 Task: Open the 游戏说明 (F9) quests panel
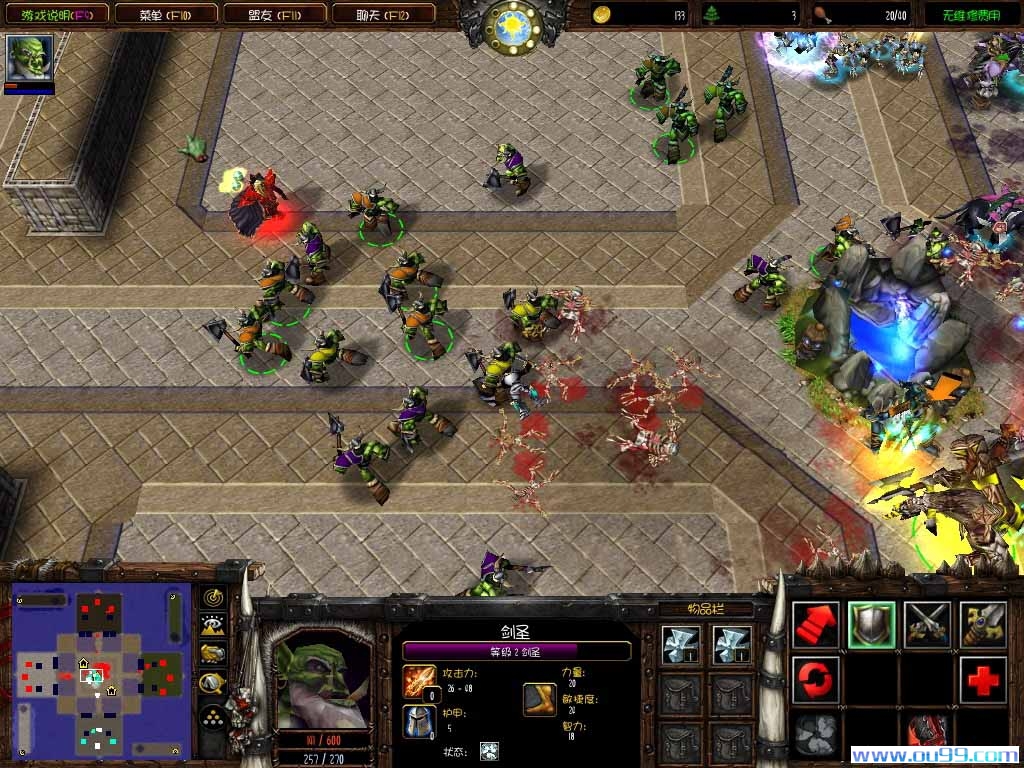click(55, 14)
